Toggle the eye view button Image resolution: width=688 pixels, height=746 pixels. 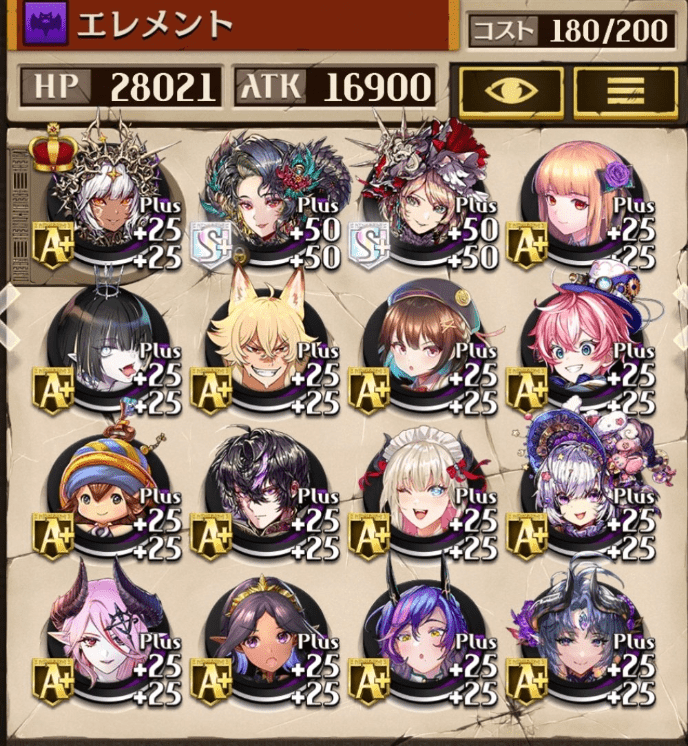click(x=510, y=91)
